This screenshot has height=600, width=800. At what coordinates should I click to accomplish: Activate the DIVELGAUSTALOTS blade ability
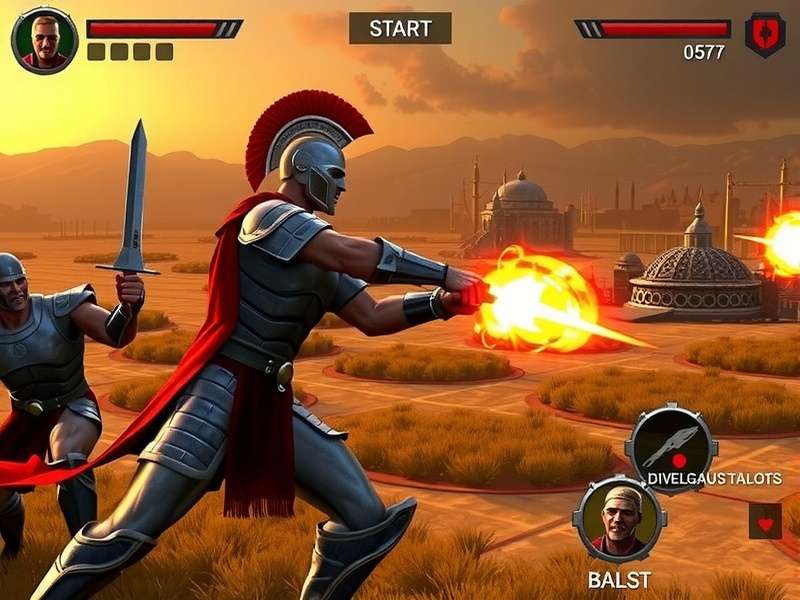(x=671, y=448)
